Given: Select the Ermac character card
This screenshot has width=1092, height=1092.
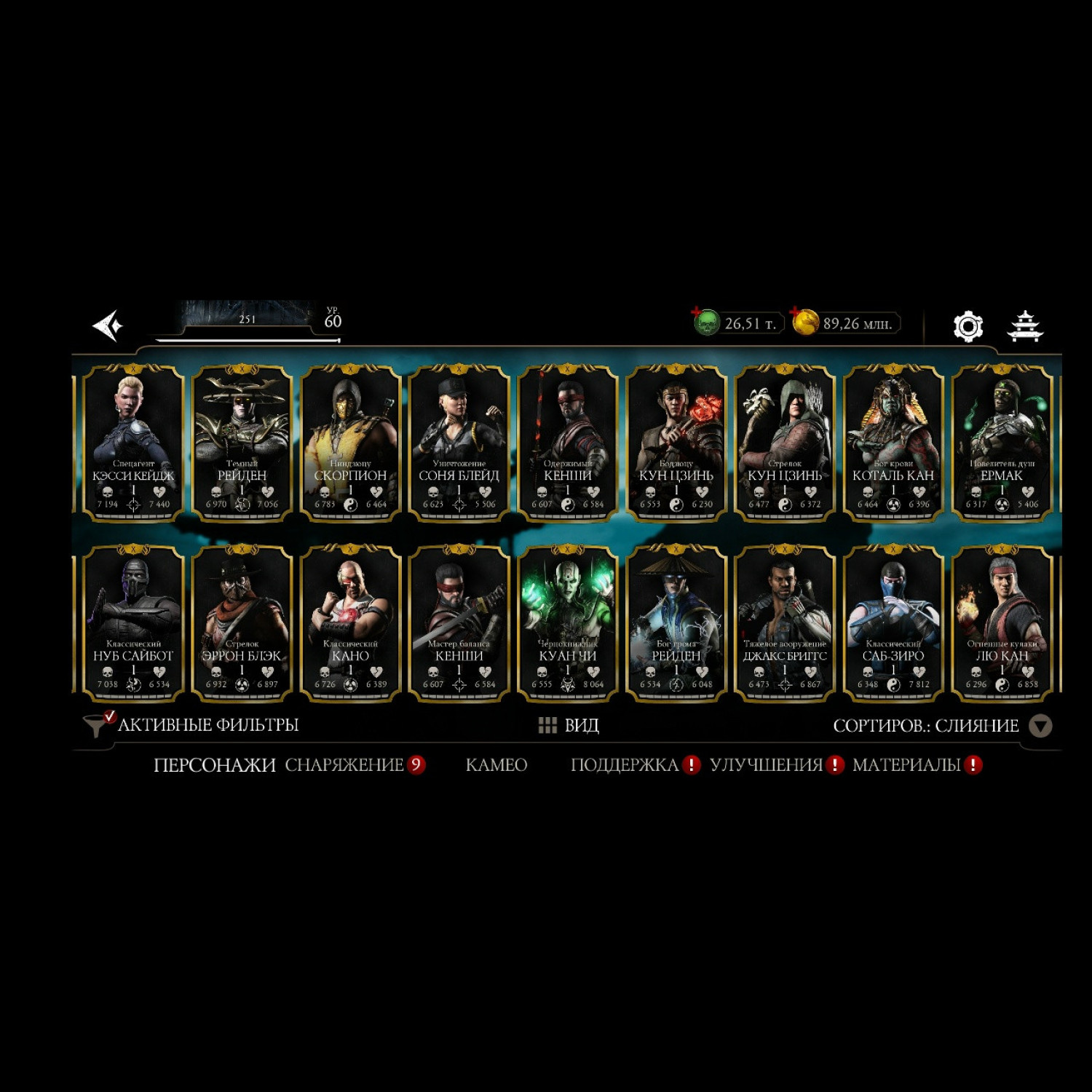Looking at the screenshot, I should [1002, 442].
